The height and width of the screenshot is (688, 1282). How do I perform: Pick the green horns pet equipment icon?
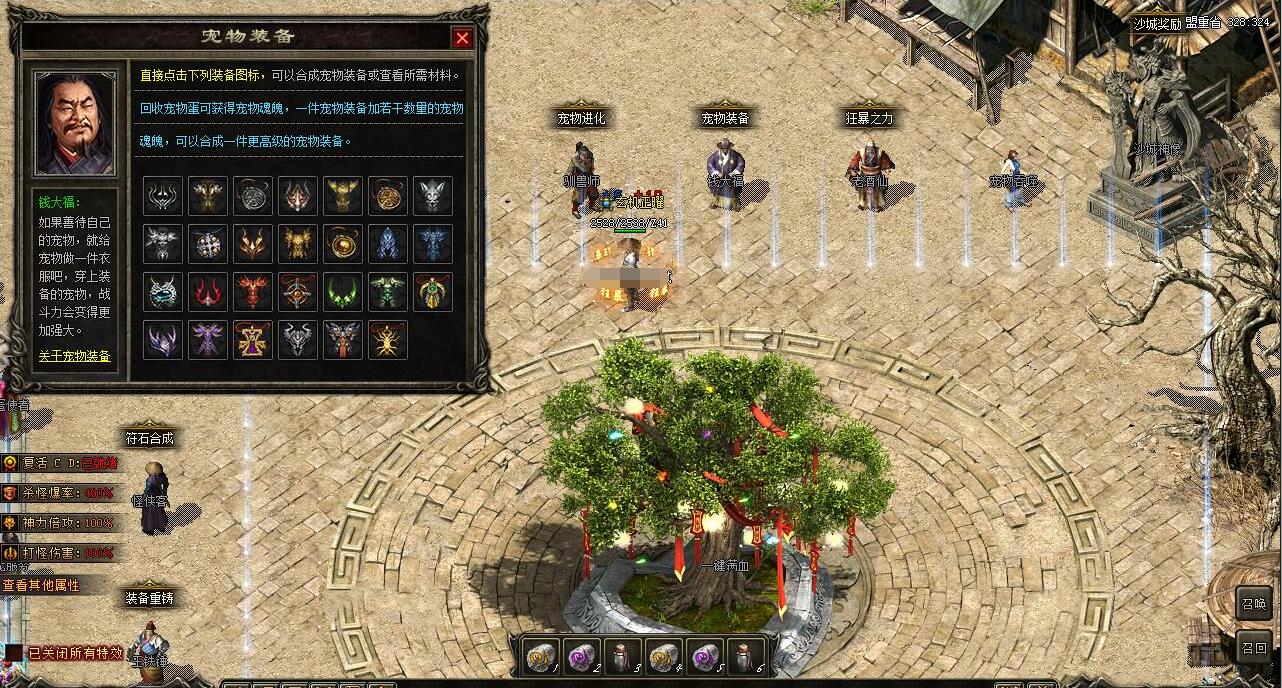343,292
